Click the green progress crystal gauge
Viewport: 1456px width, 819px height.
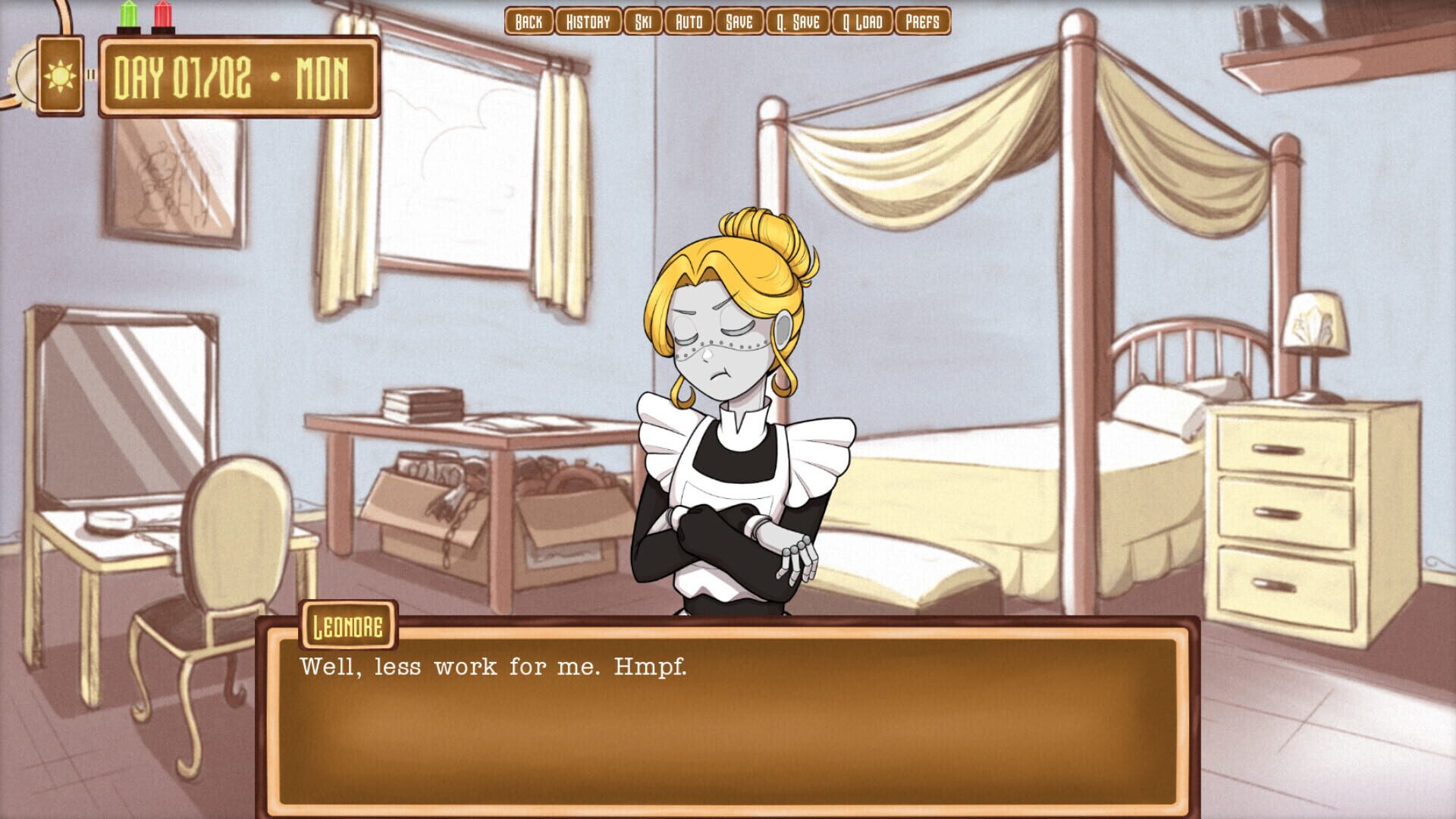[127, 17]
